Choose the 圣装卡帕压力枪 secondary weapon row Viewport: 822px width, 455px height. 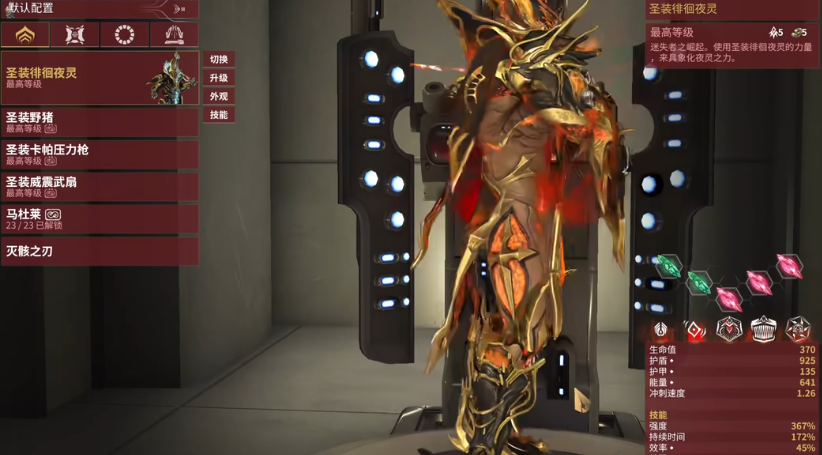(x=98, y=154)
